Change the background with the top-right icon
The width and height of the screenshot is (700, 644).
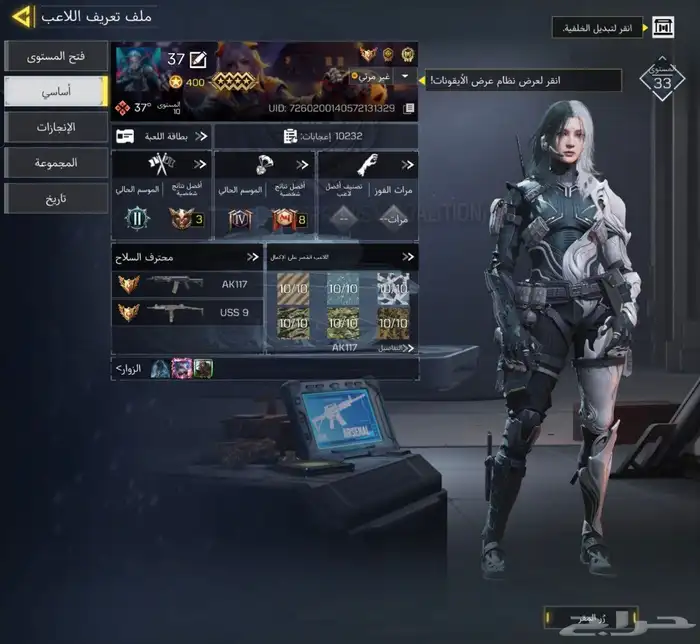[x=663, y=27]
